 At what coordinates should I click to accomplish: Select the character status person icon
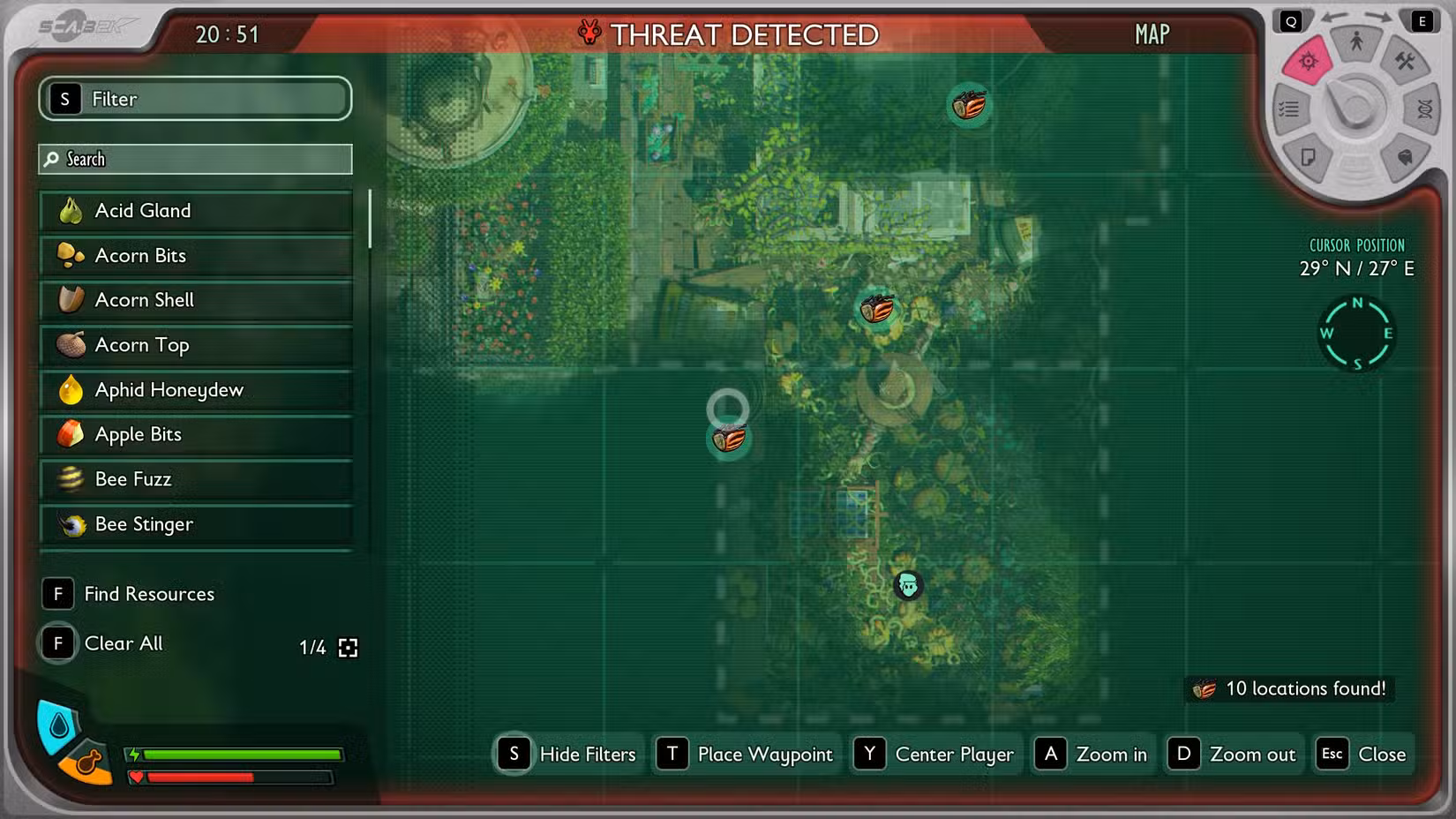pos(1355,41)
